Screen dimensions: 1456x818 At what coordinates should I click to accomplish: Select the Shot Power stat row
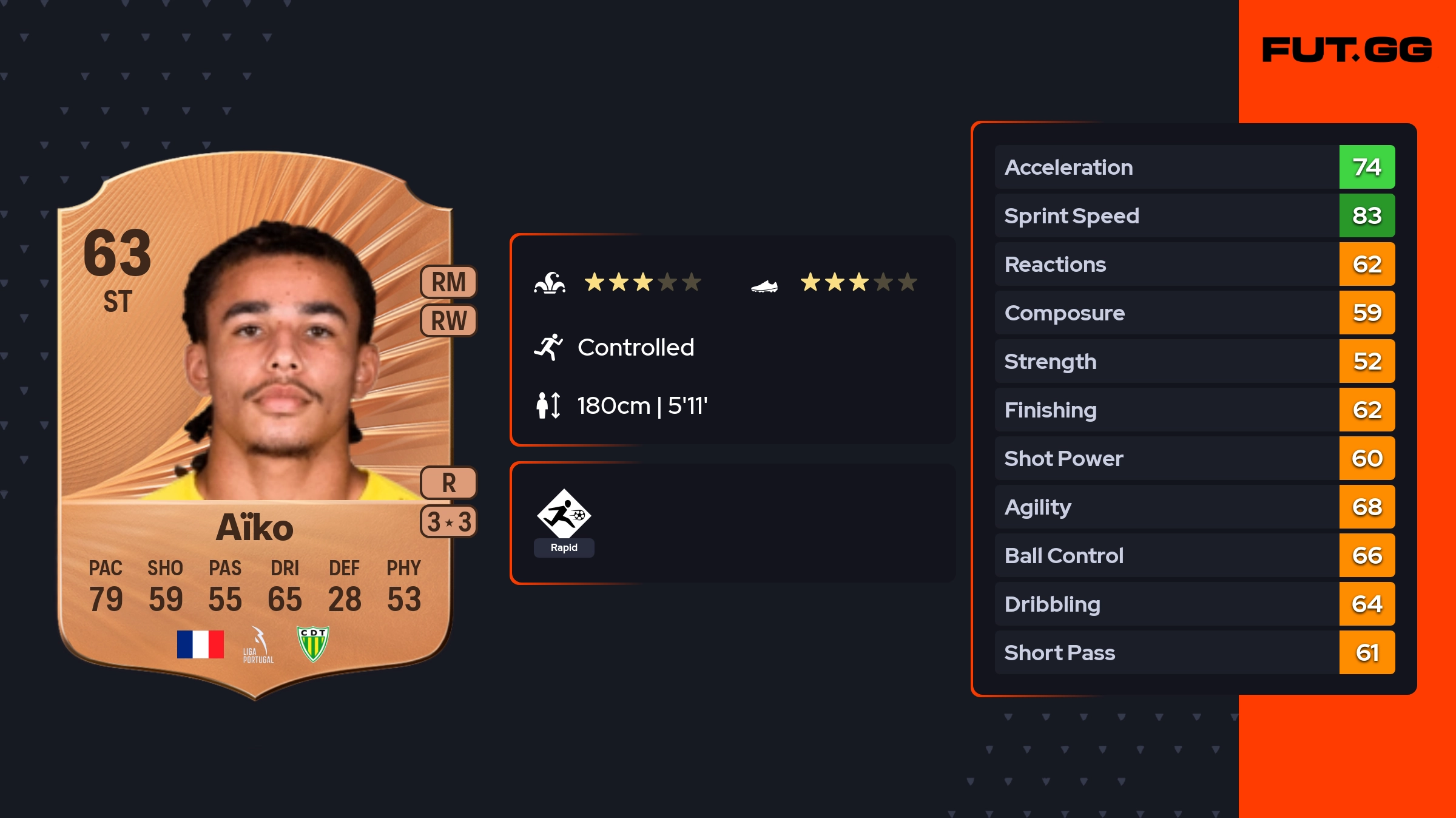(x=1194, y=458)
